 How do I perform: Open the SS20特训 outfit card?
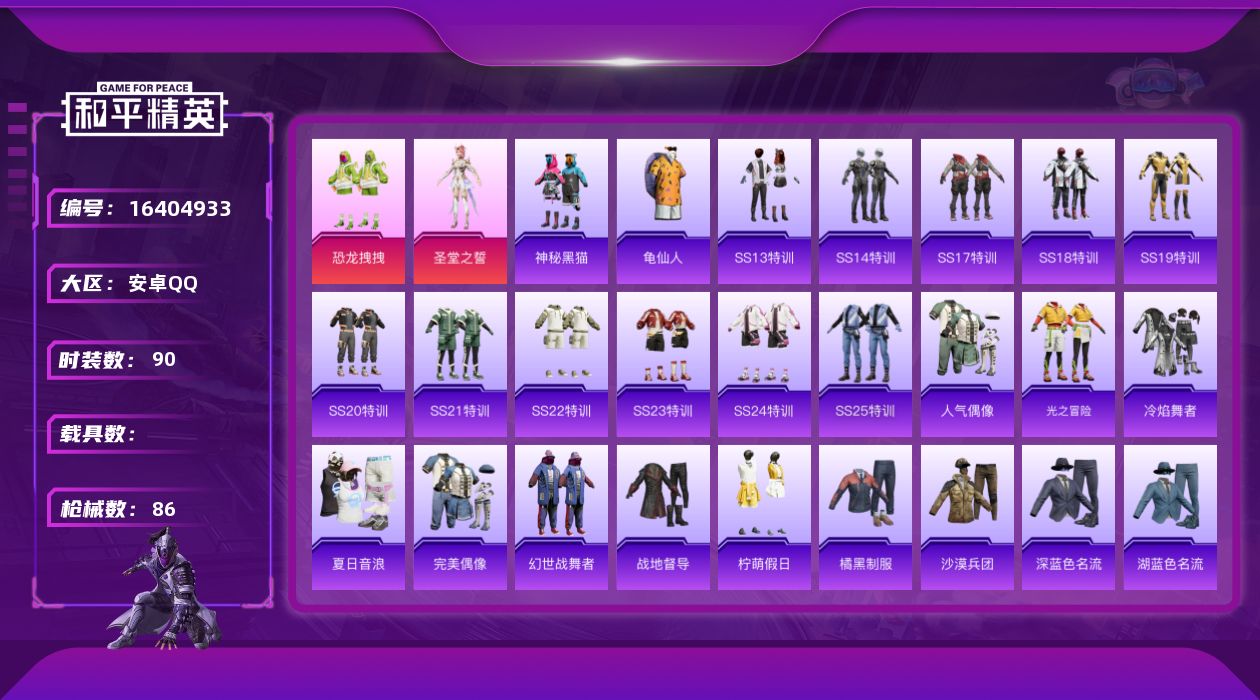point(358,364)
